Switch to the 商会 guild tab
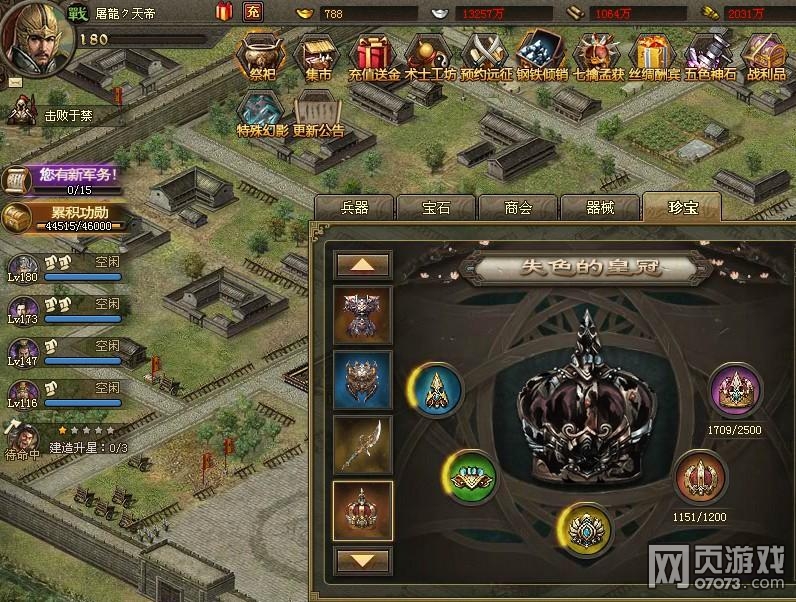The image size is (796, 602). pos(518,207)
